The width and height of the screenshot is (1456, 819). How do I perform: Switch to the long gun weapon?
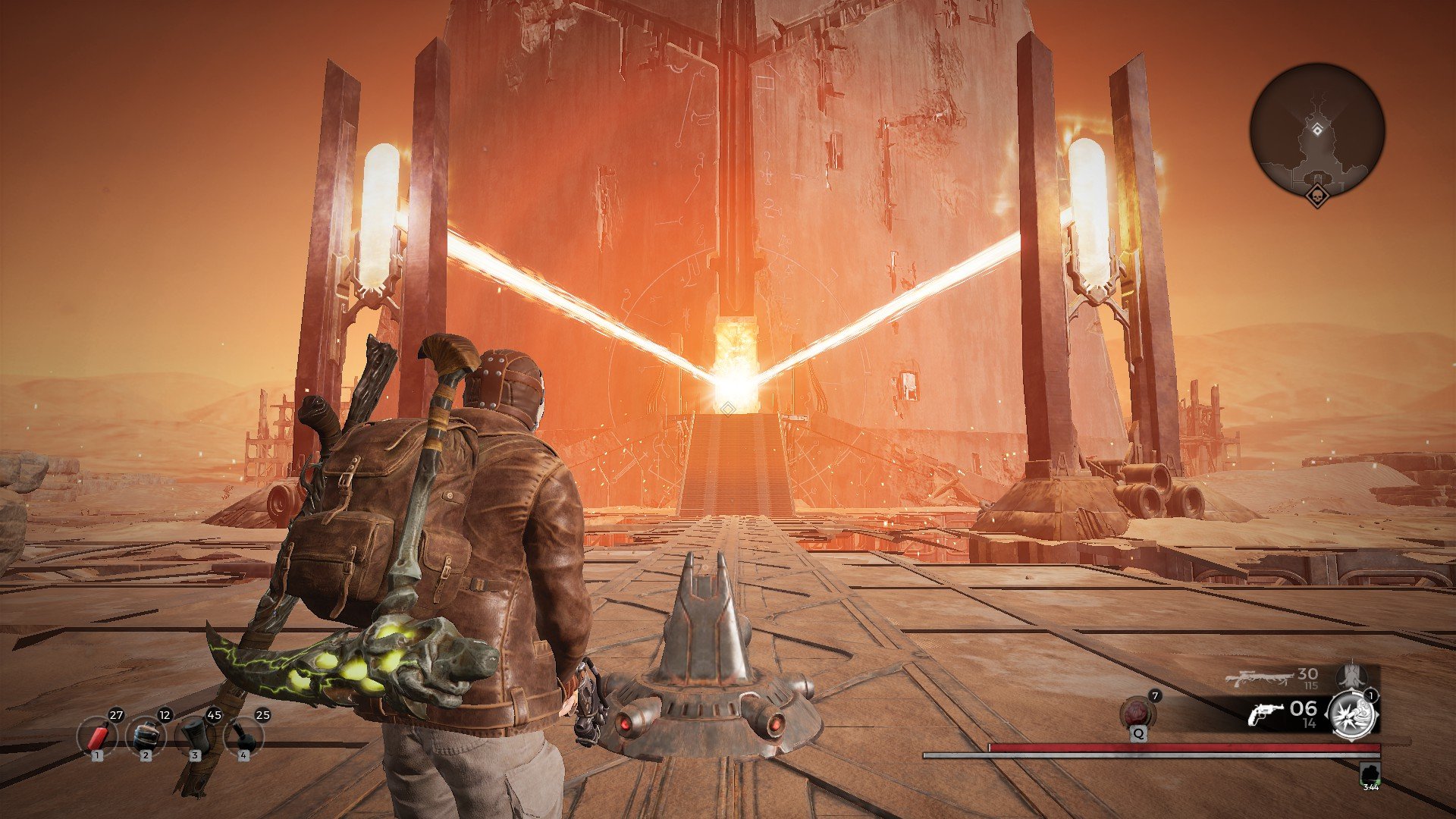(x=1258, y=677)
